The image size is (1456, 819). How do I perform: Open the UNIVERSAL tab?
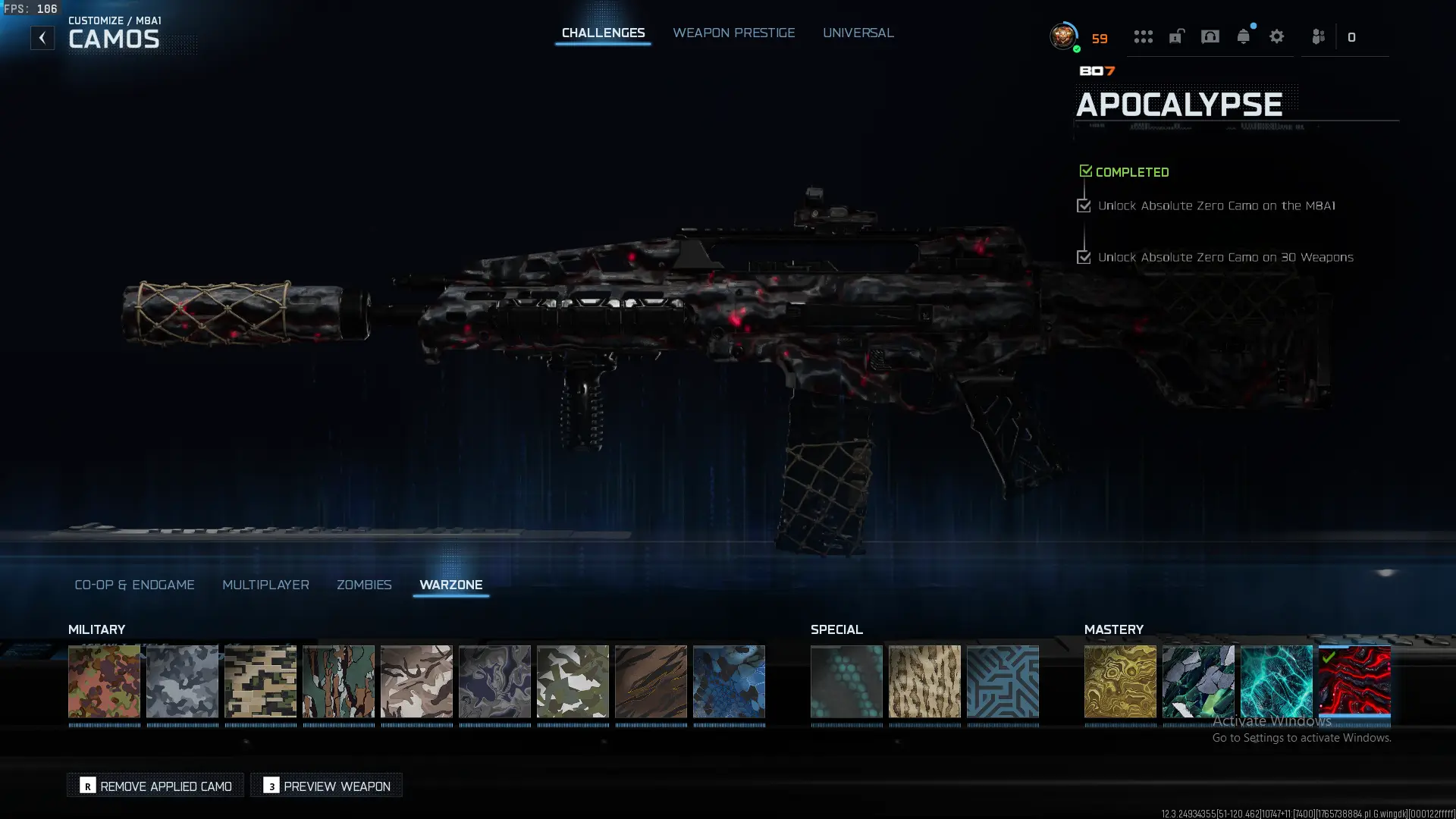click(x=858, y=33)
